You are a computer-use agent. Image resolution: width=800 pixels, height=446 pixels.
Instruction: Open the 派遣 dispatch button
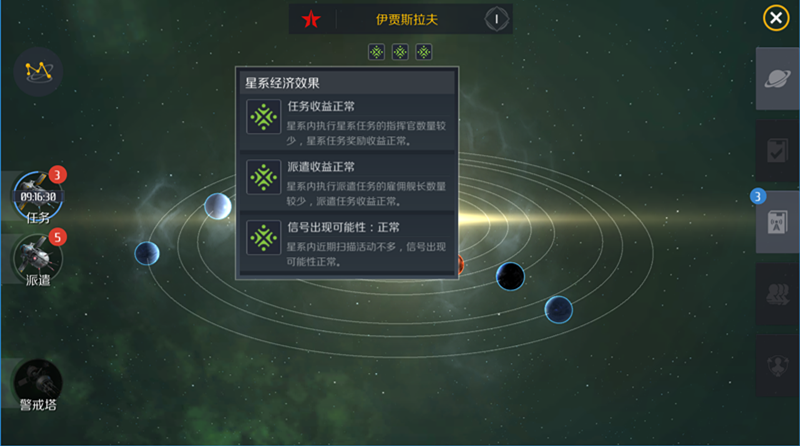[x=37, y=258]
